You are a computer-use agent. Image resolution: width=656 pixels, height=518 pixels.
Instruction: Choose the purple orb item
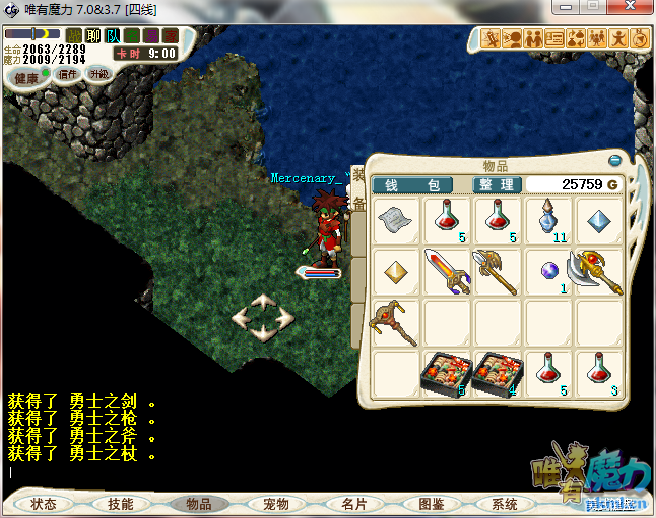[x=549, y=272]
